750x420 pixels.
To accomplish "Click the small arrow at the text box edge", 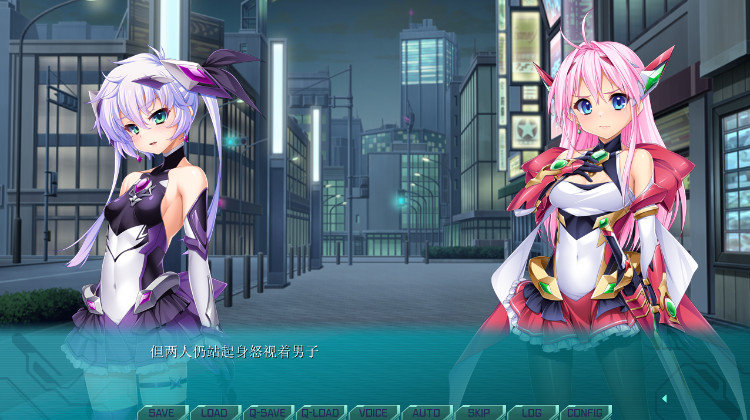I will tap(663, 399).
